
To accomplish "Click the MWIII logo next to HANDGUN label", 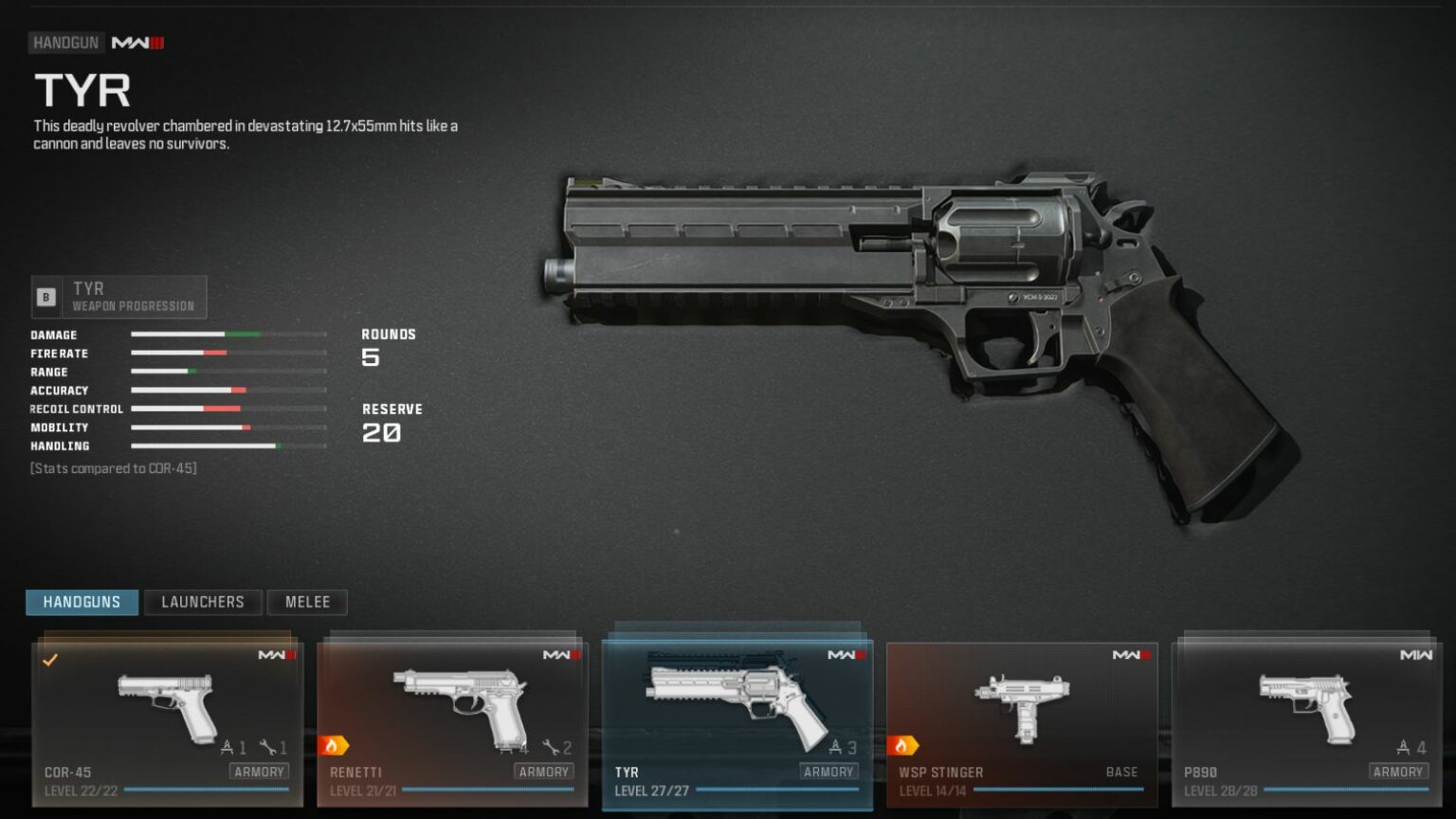I will pyautogui.click(x=136, y=42).
